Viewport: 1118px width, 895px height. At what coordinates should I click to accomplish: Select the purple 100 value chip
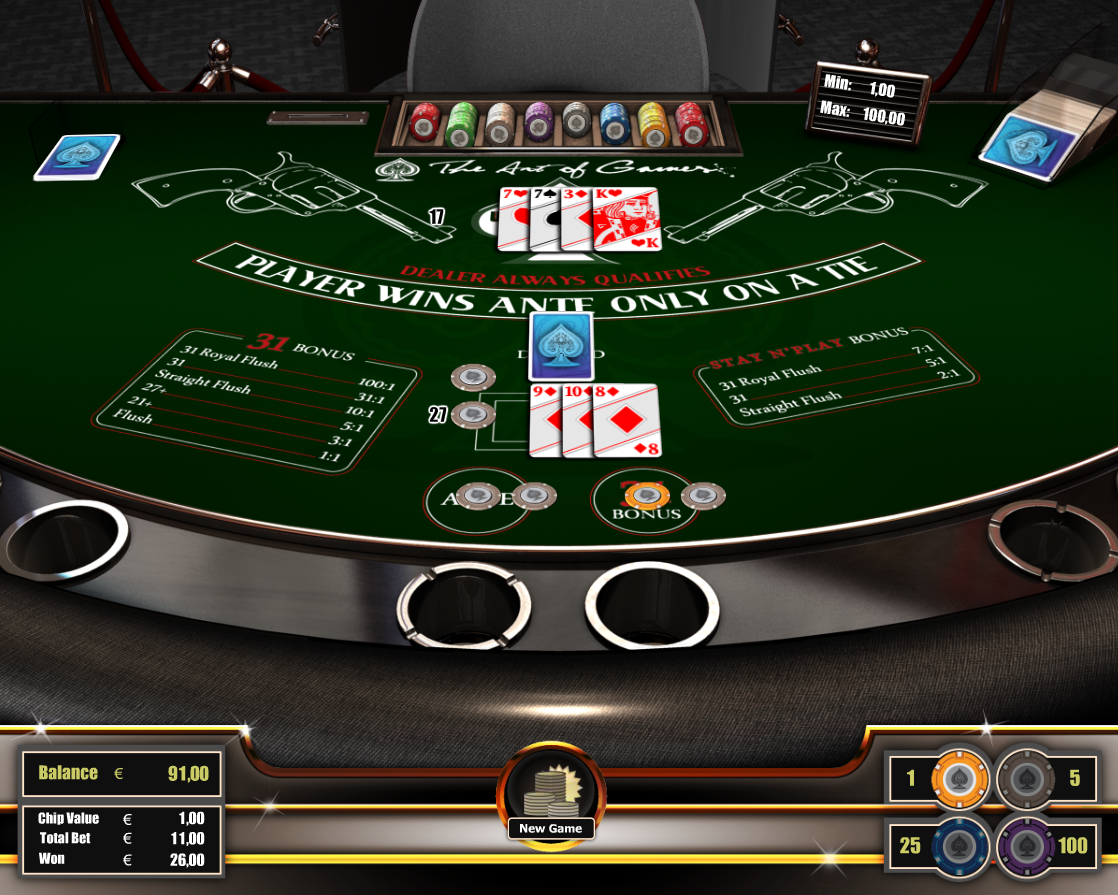[1026, 845]
